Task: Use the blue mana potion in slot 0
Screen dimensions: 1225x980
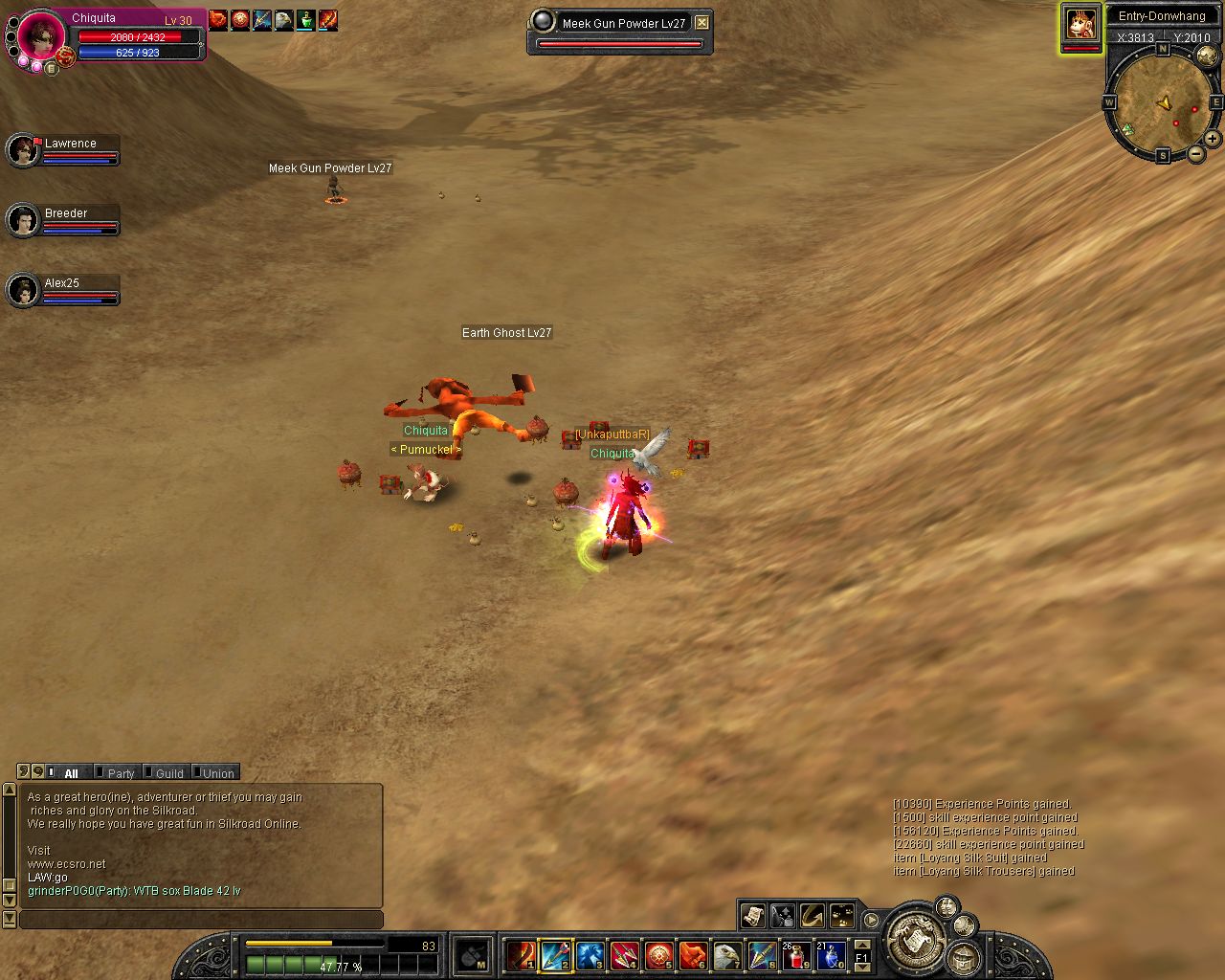Action: tap(831, 955)
